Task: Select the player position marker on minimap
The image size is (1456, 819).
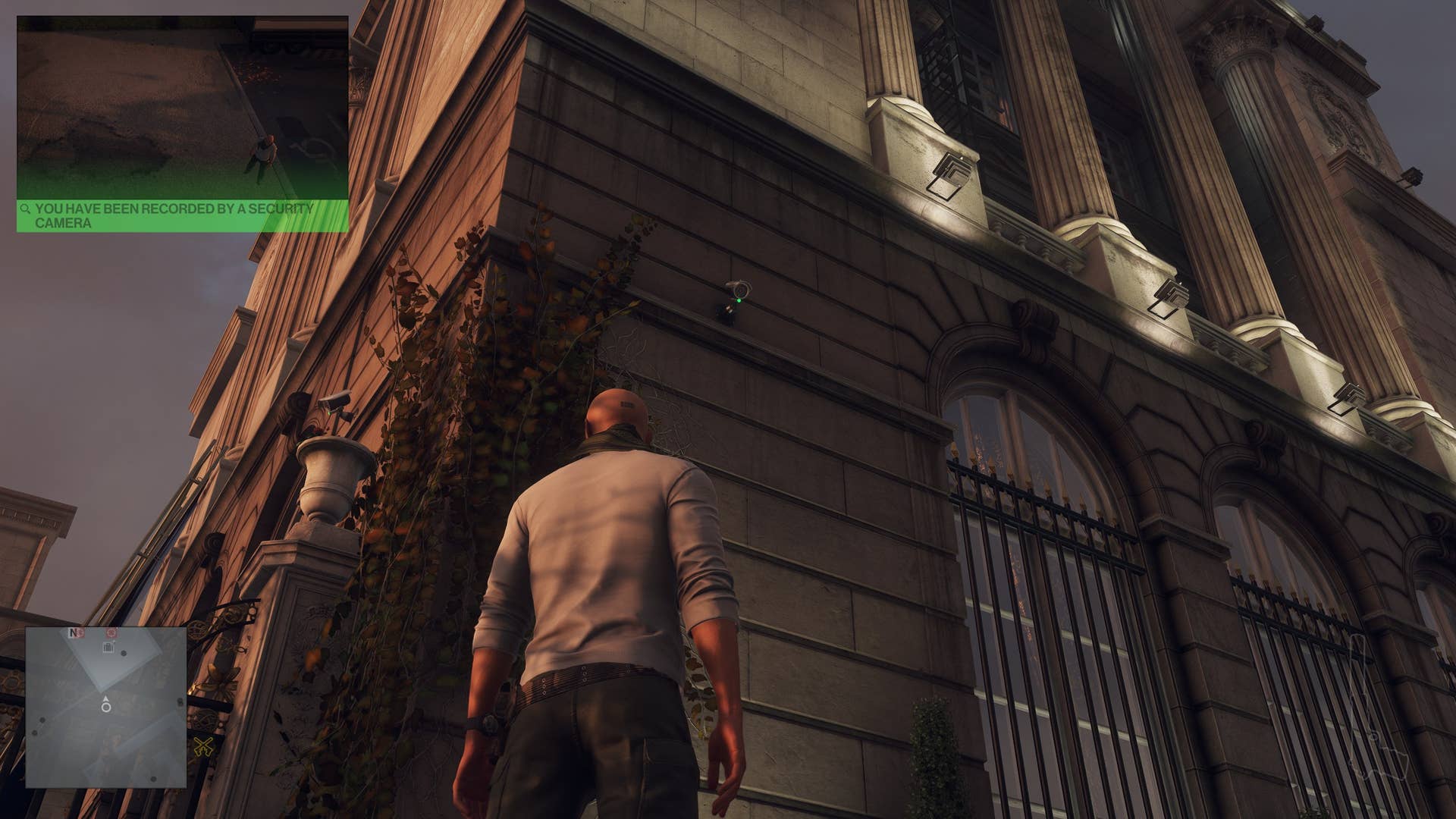Action: click(106, 707)
